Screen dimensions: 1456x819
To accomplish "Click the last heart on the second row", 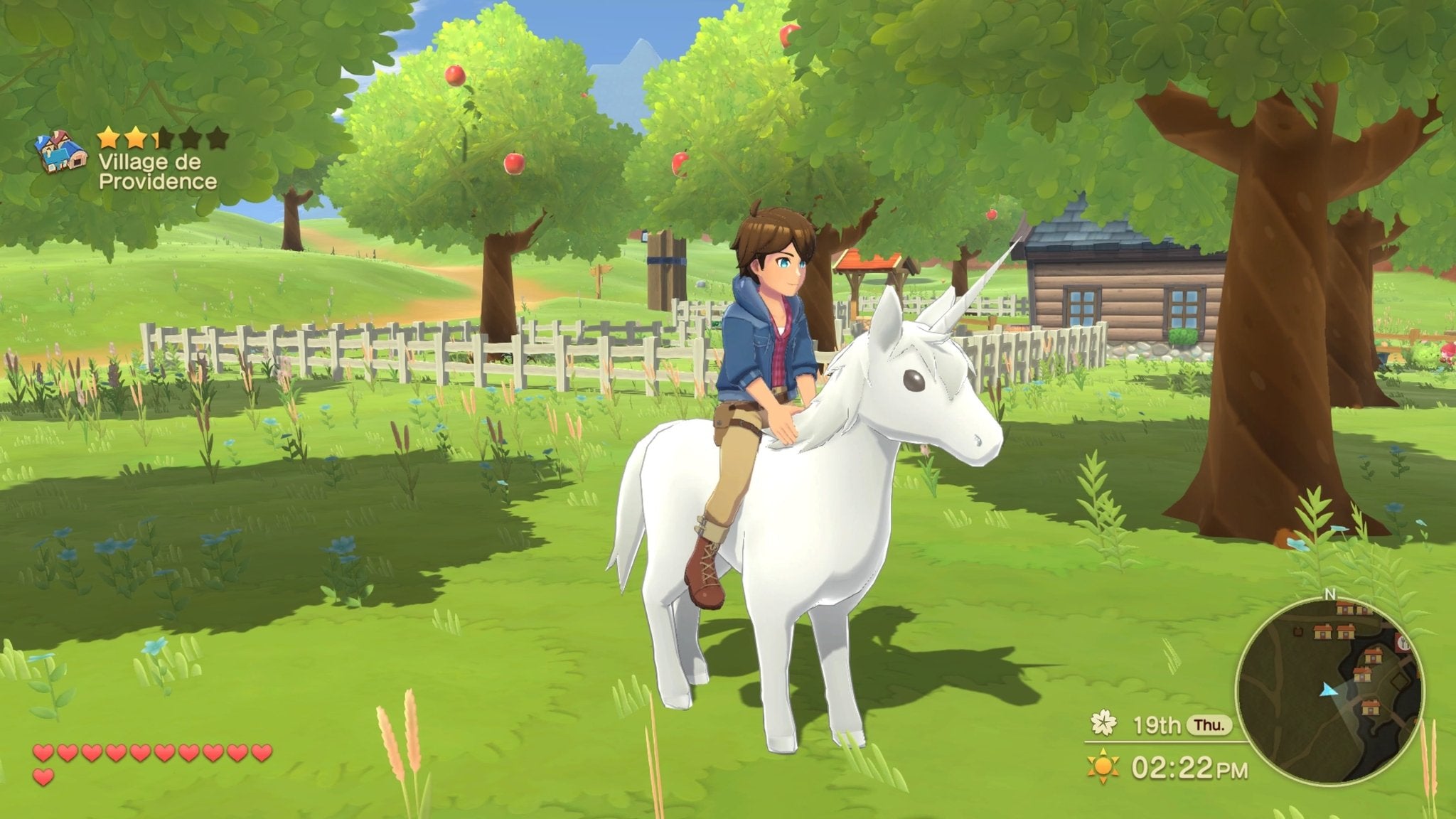I will [x=43, y=778].
